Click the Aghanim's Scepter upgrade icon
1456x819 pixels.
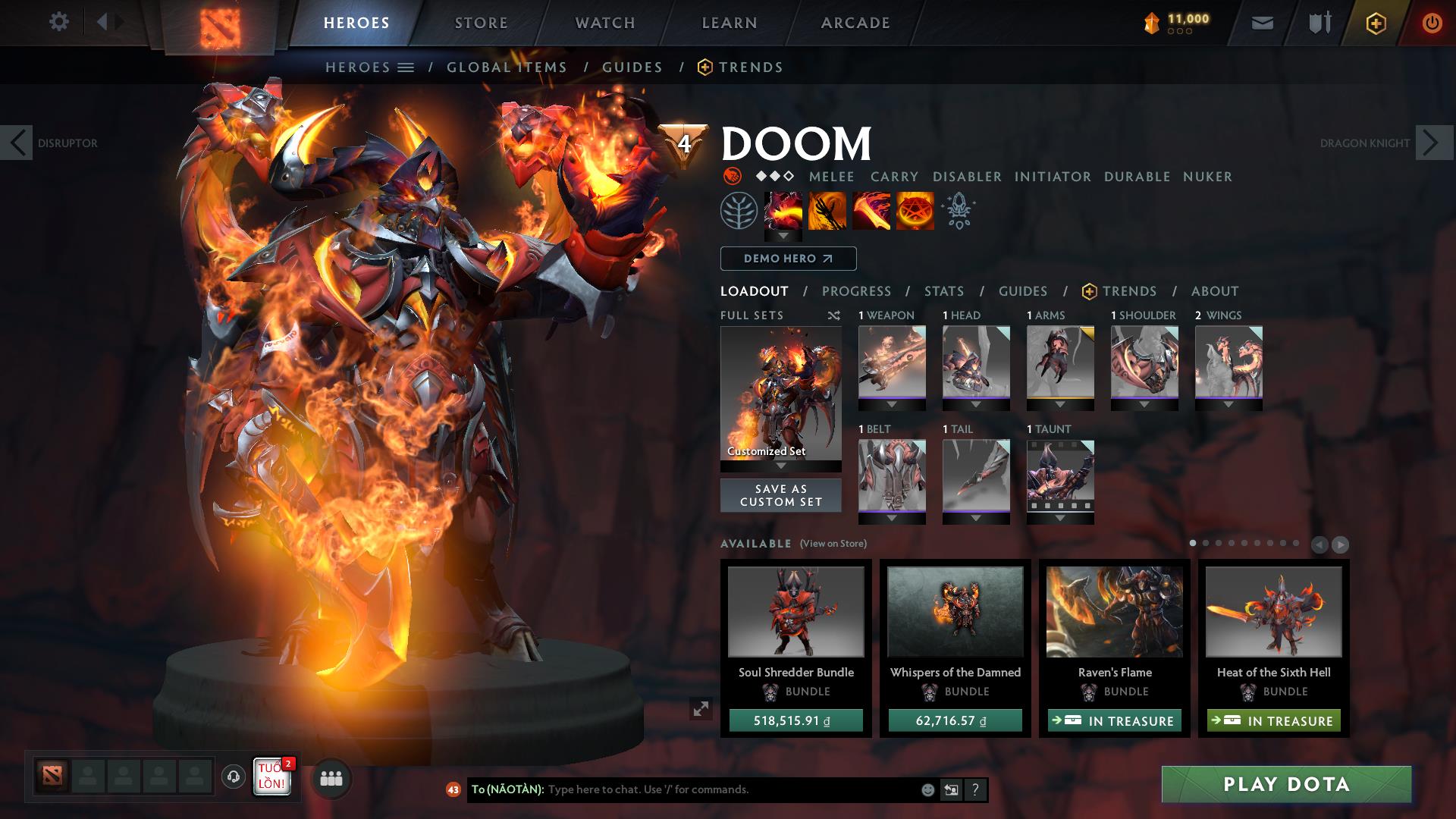coord(957,211)
